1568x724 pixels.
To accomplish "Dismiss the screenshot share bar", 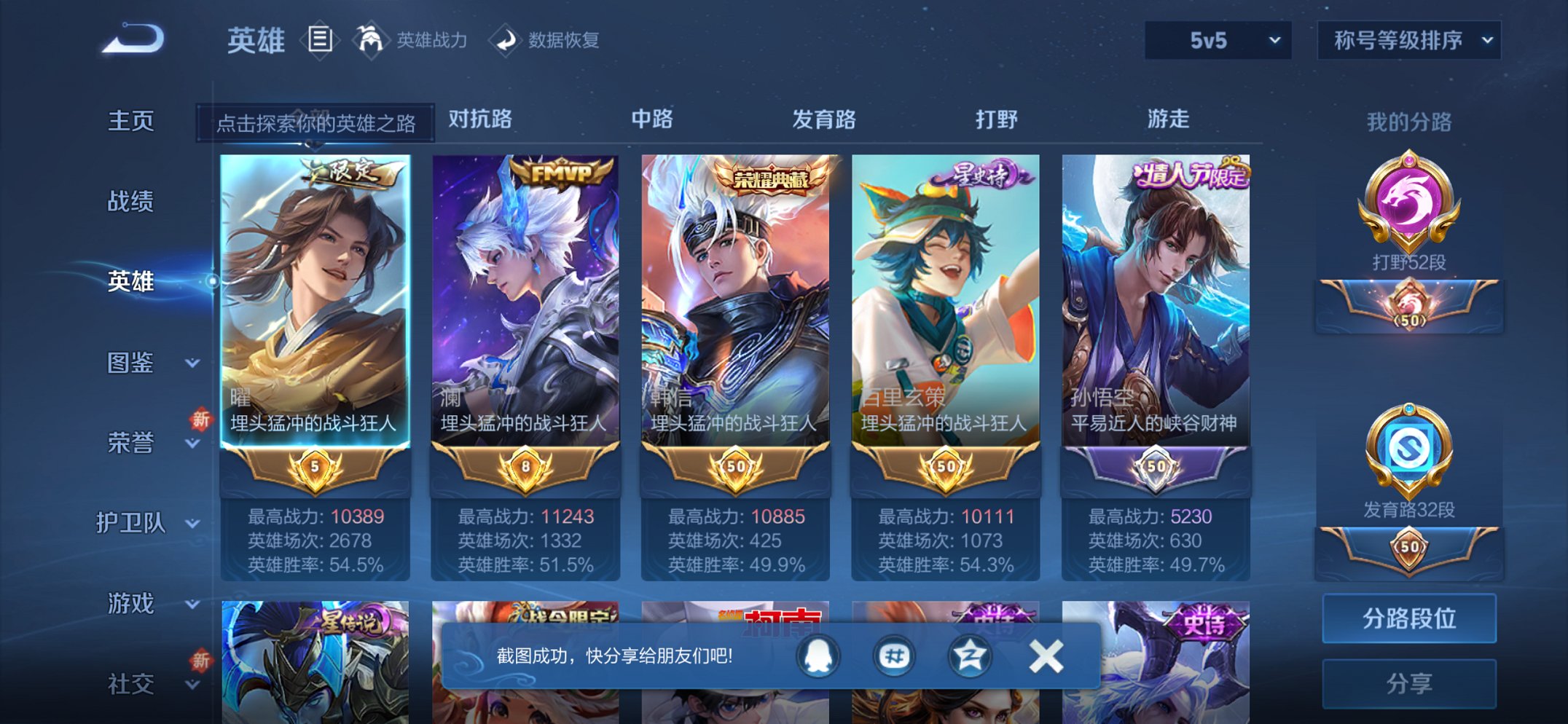I will [x=1047, y=656].
